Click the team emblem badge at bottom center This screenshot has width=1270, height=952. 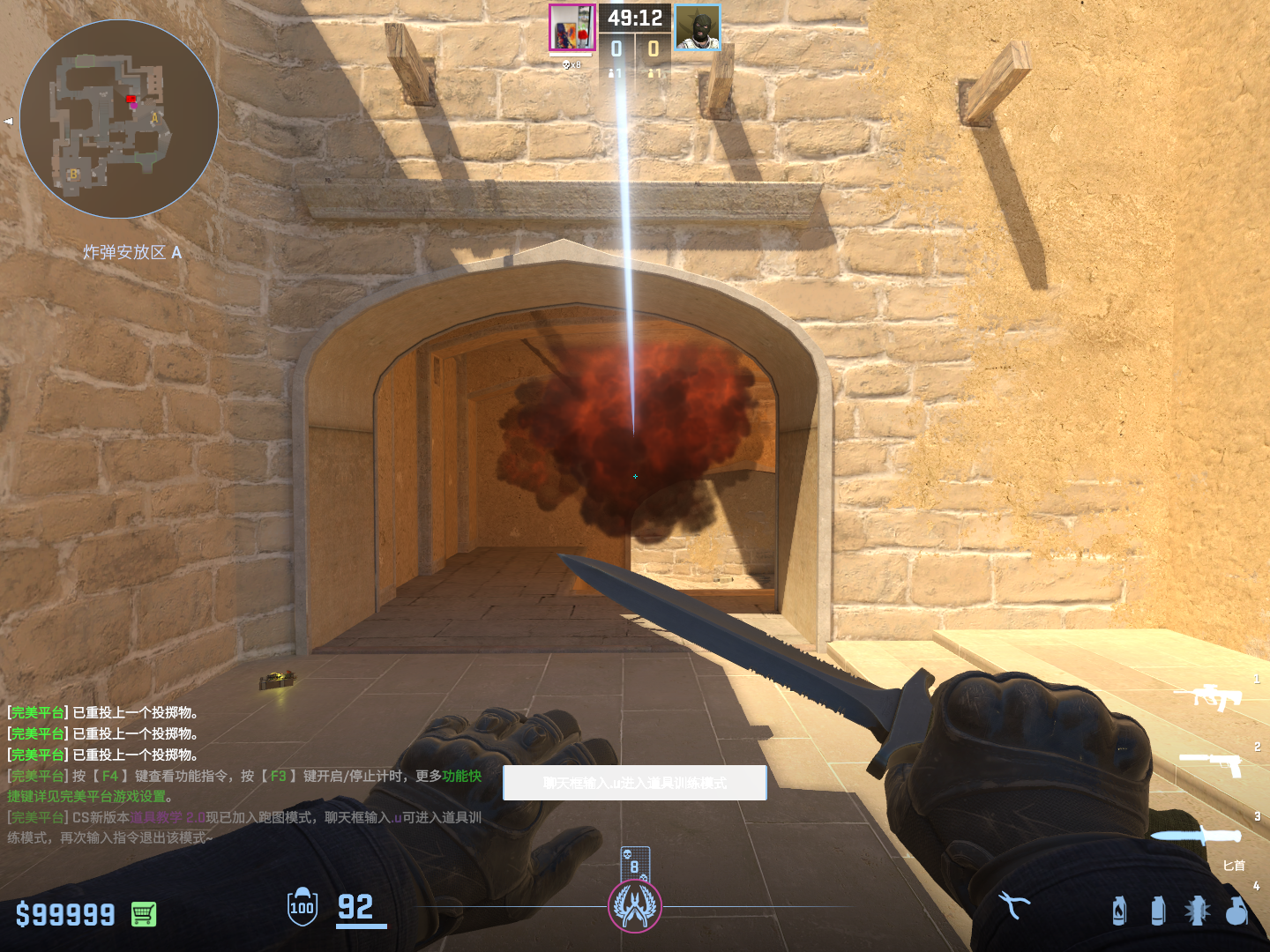pos(634,906)
